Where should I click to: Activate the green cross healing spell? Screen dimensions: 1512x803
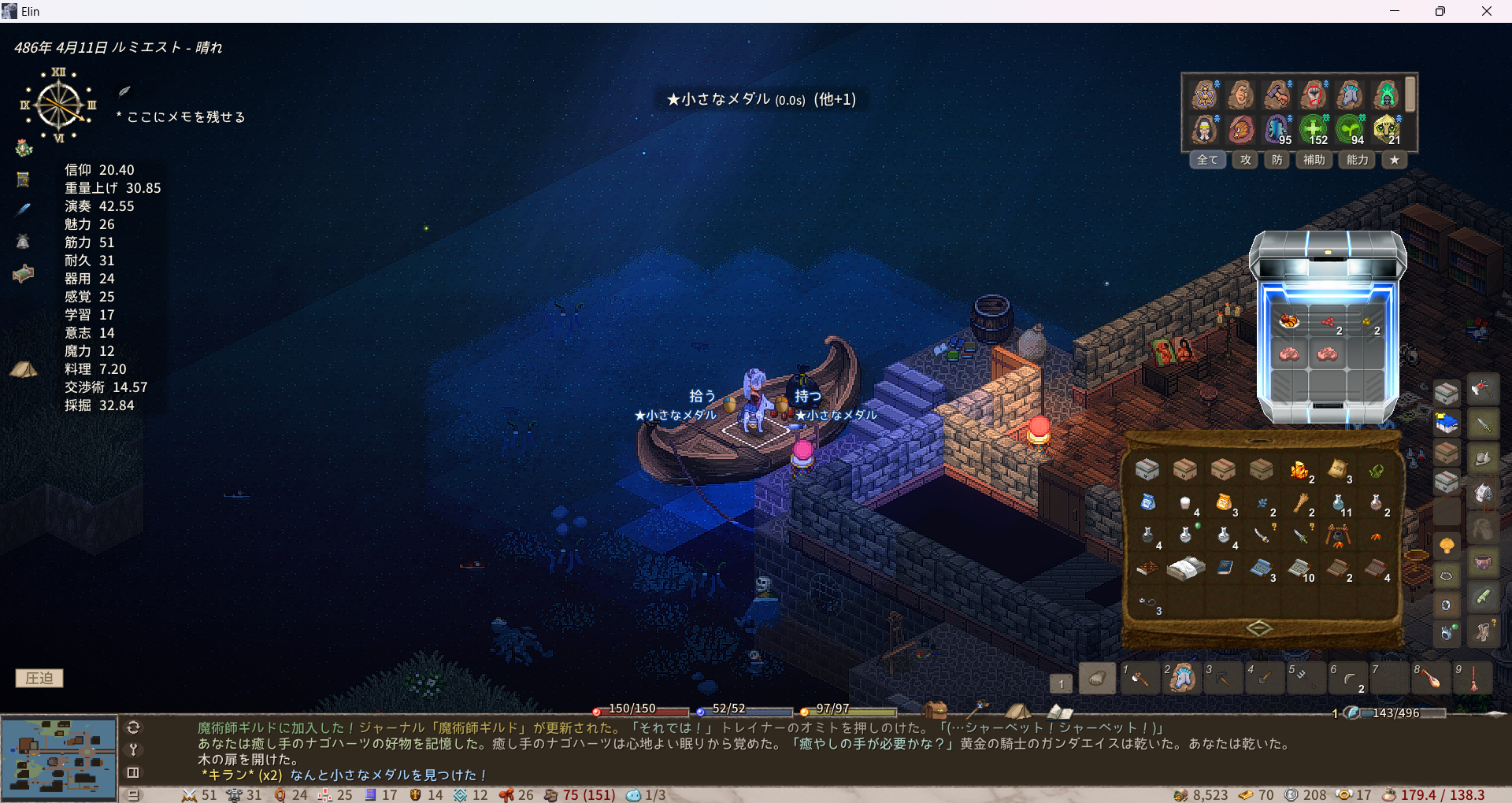[1313, 128]
